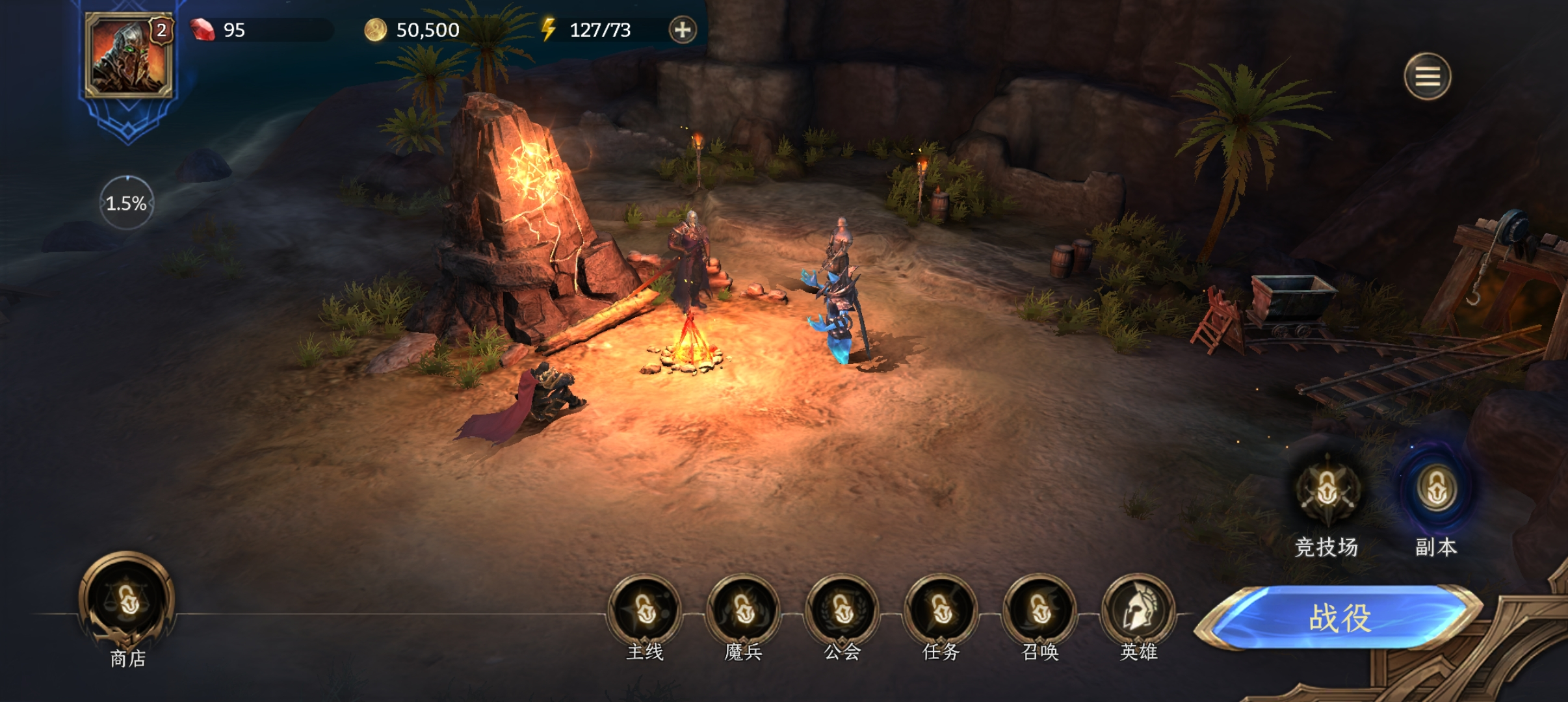
Task: Open the 任务 quests icon
Action: coord(941,611)
